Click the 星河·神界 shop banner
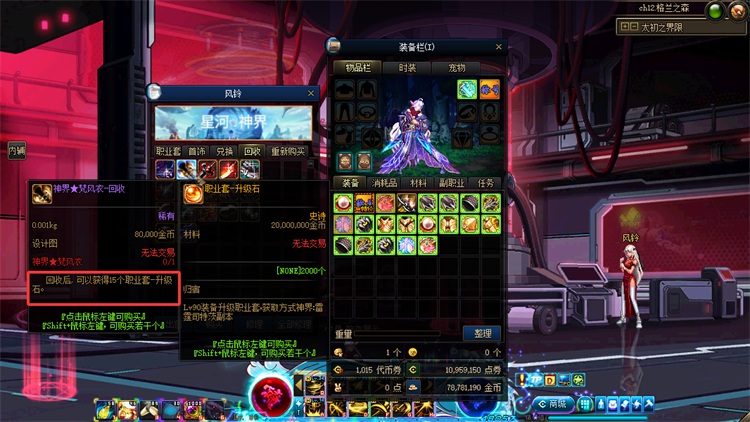 (x=233, y=123)
